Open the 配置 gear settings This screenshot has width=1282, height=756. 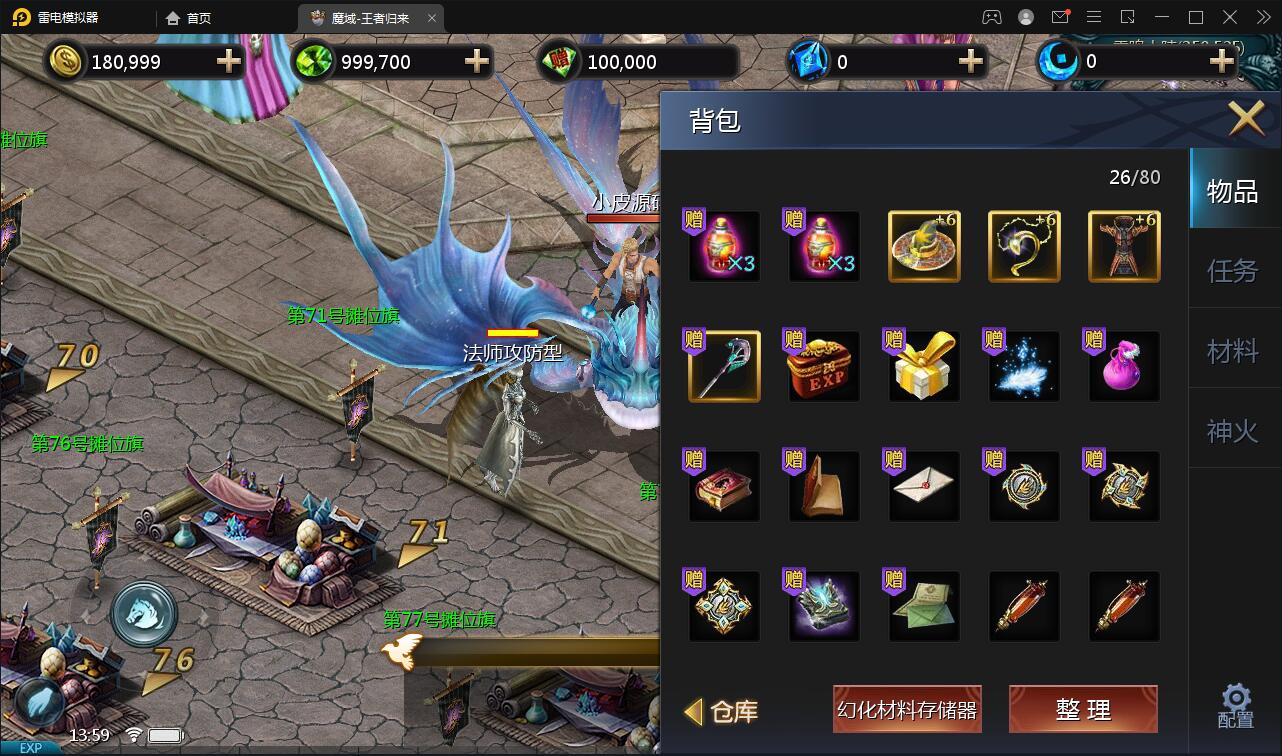[x=1236, y=706]
